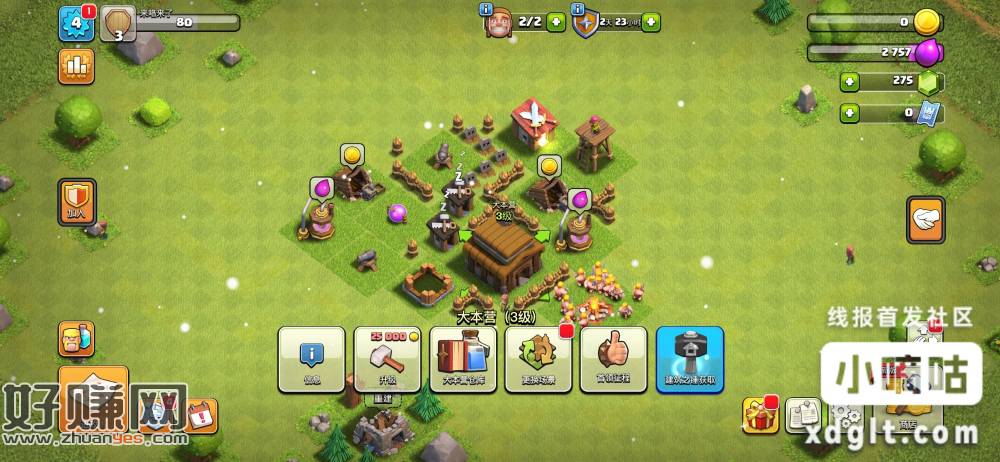
Task: Open the player level 4 profile badge
Action: click(76, 24)
